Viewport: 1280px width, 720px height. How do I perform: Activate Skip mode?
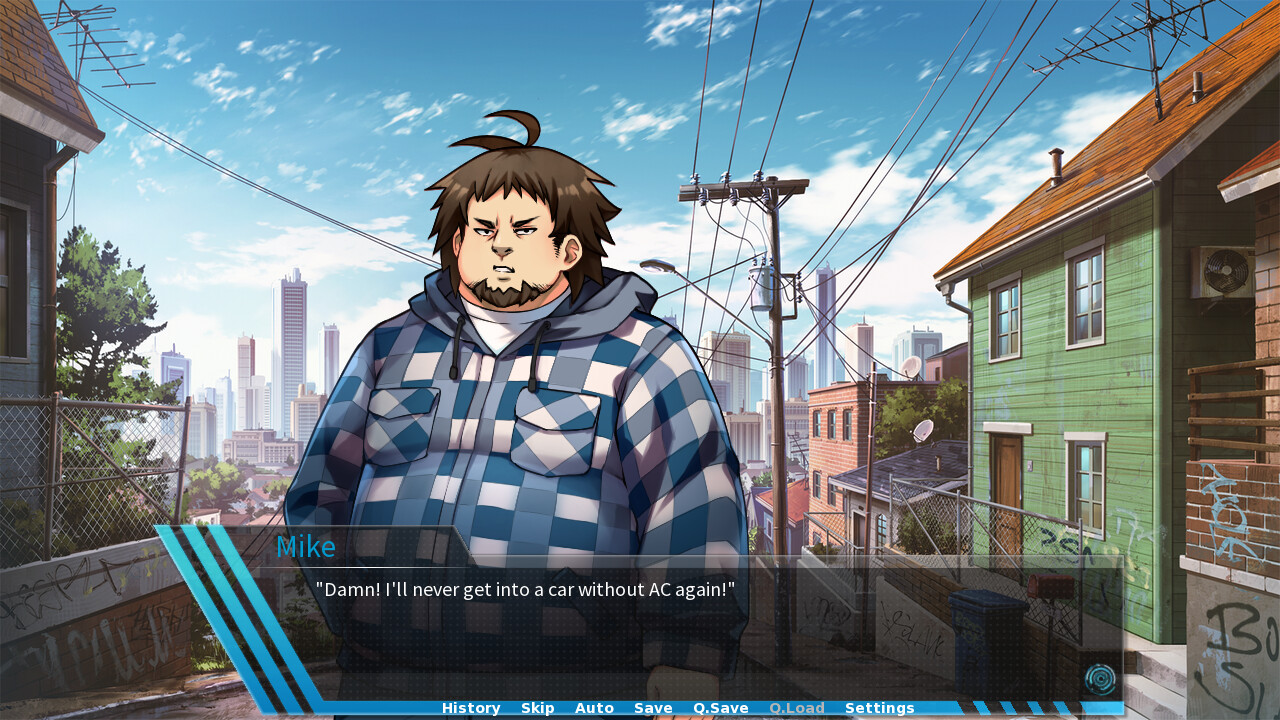(x=537, y=708)
